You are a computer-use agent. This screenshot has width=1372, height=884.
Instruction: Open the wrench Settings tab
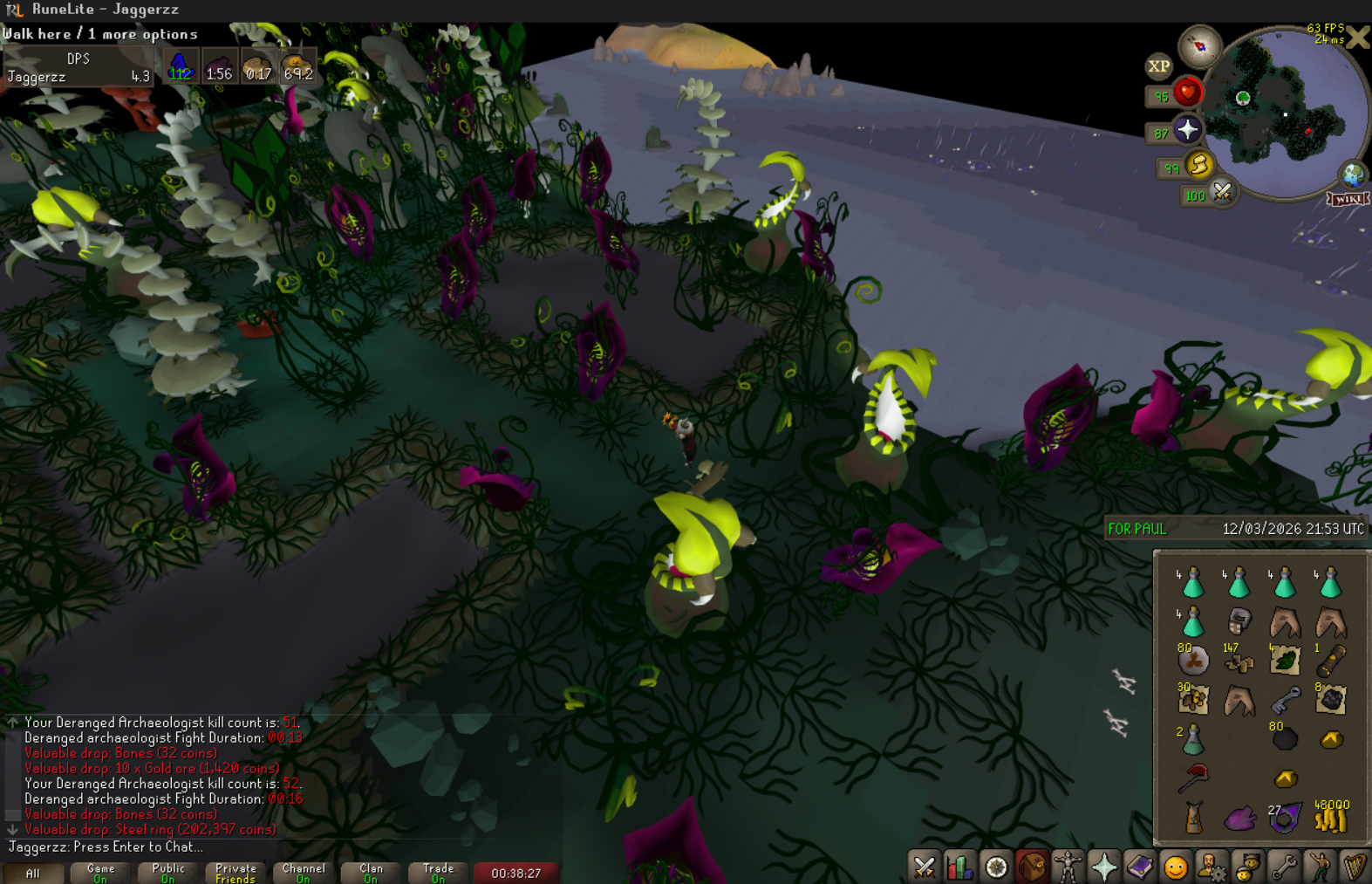point(1282,867)
